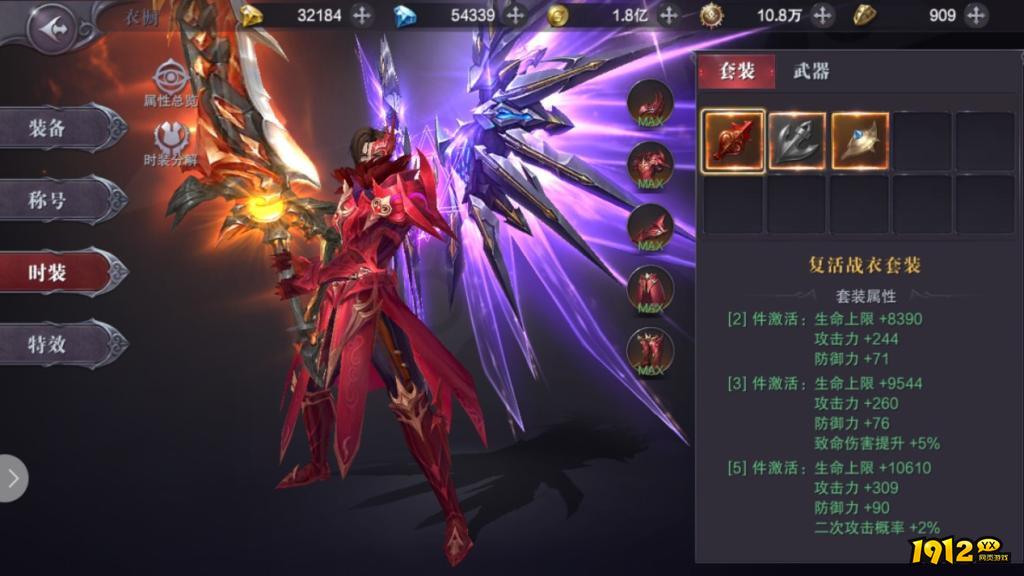Add more yellow diamonds with plus button

pos(362,15)
